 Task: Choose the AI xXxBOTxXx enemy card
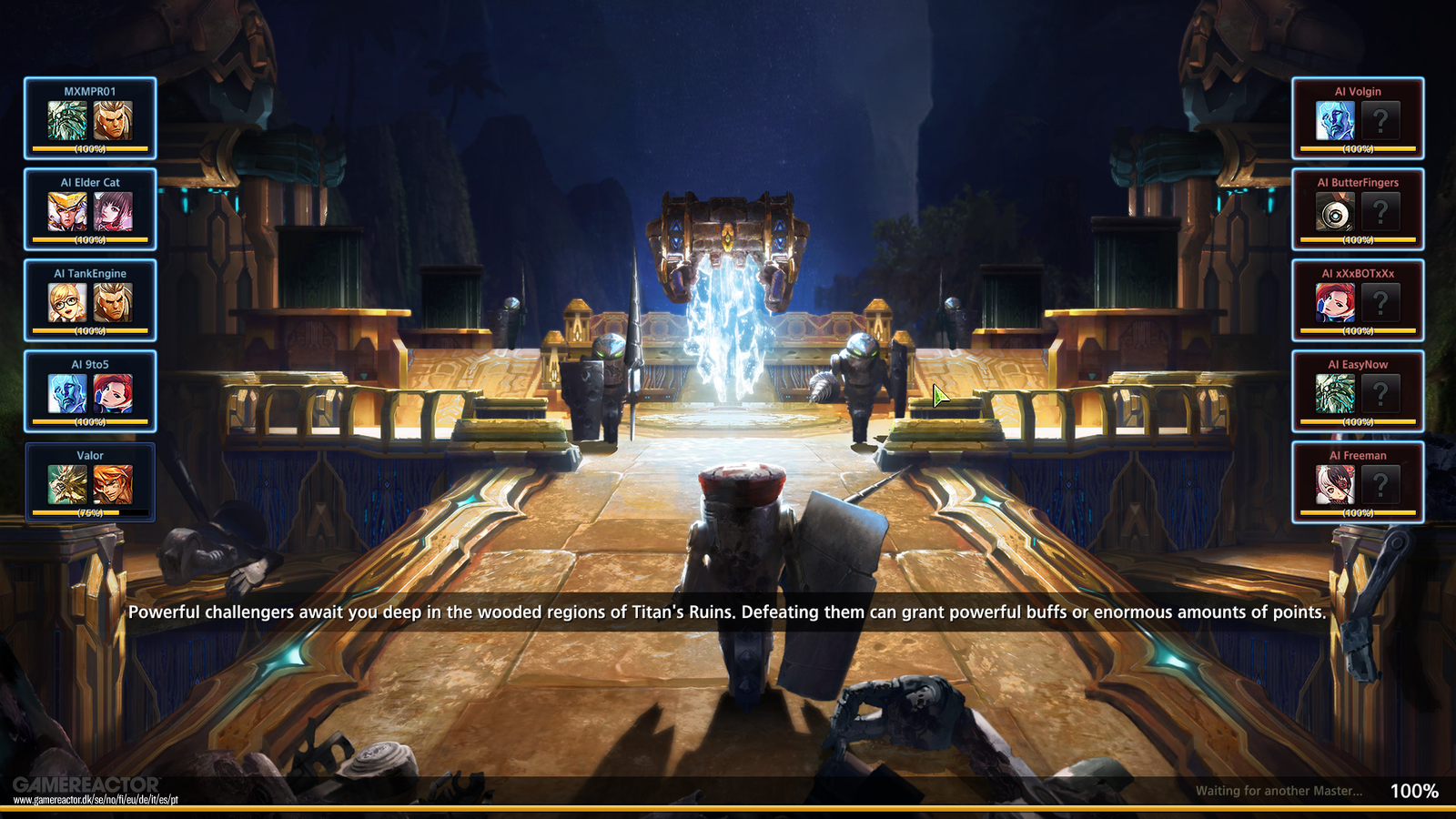(x=1358, y=300)
